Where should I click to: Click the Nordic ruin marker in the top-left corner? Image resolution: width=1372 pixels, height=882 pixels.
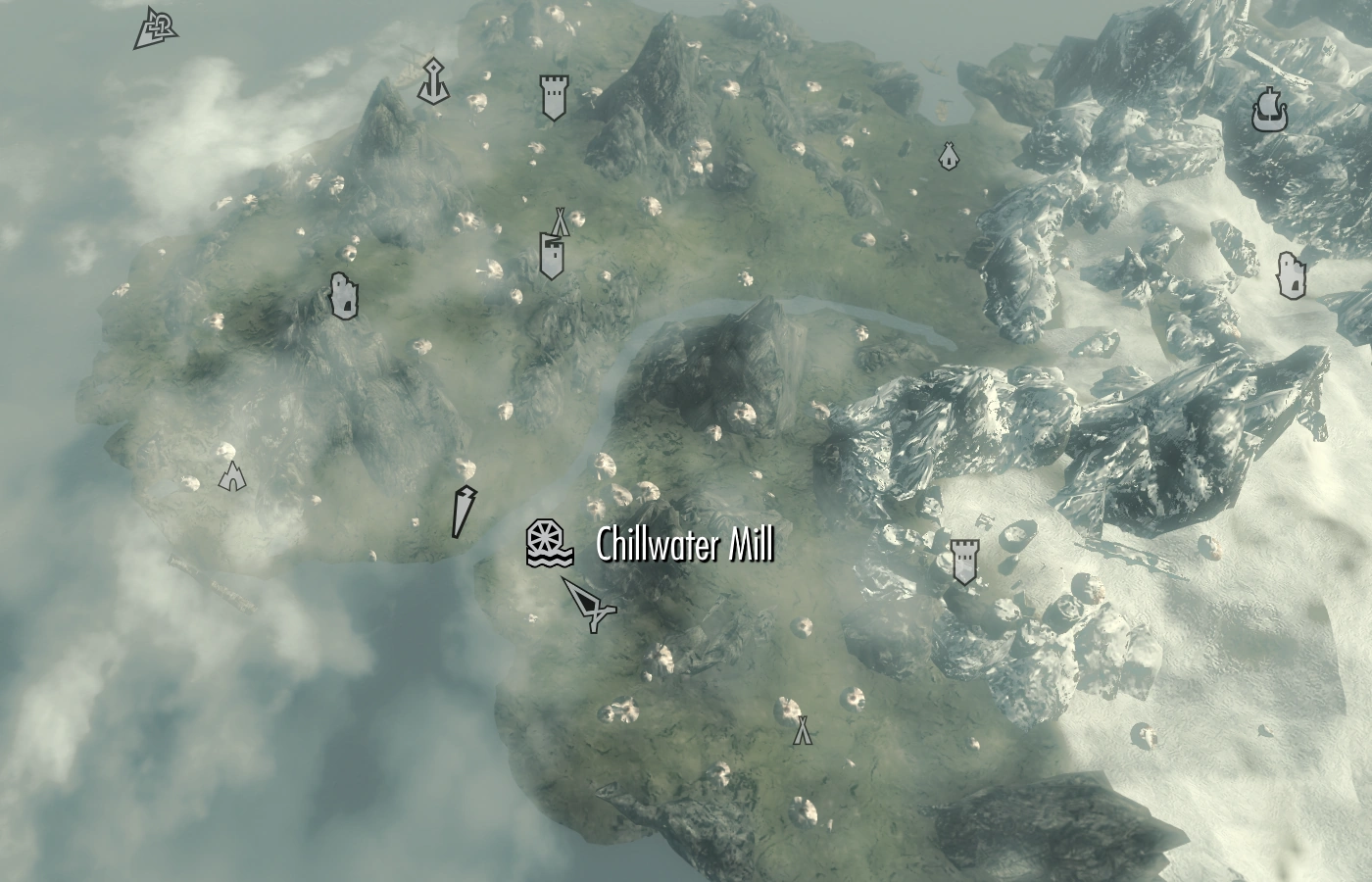154,27
